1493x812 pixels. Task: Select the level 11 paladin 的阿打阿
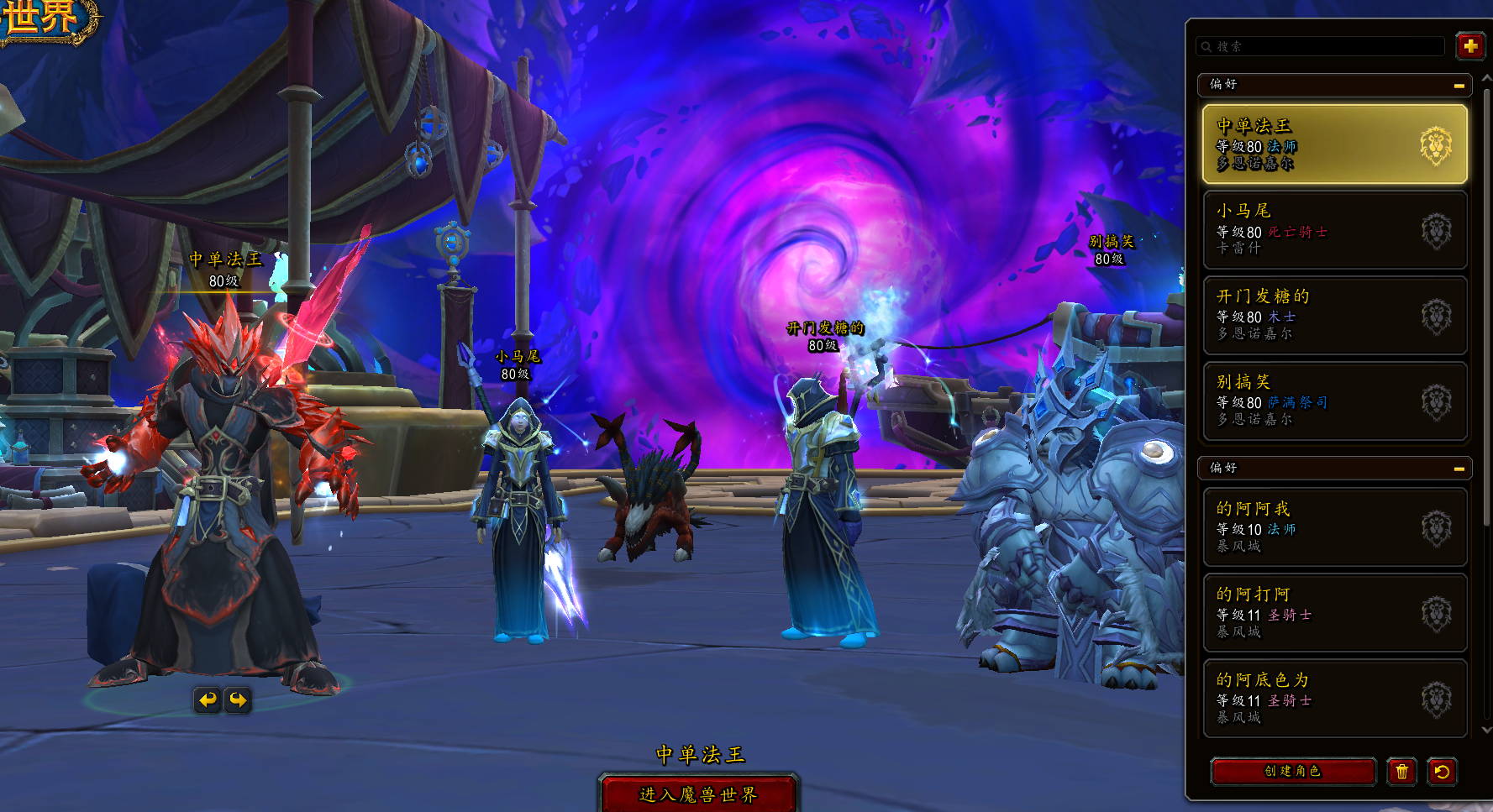[1334, 613]
